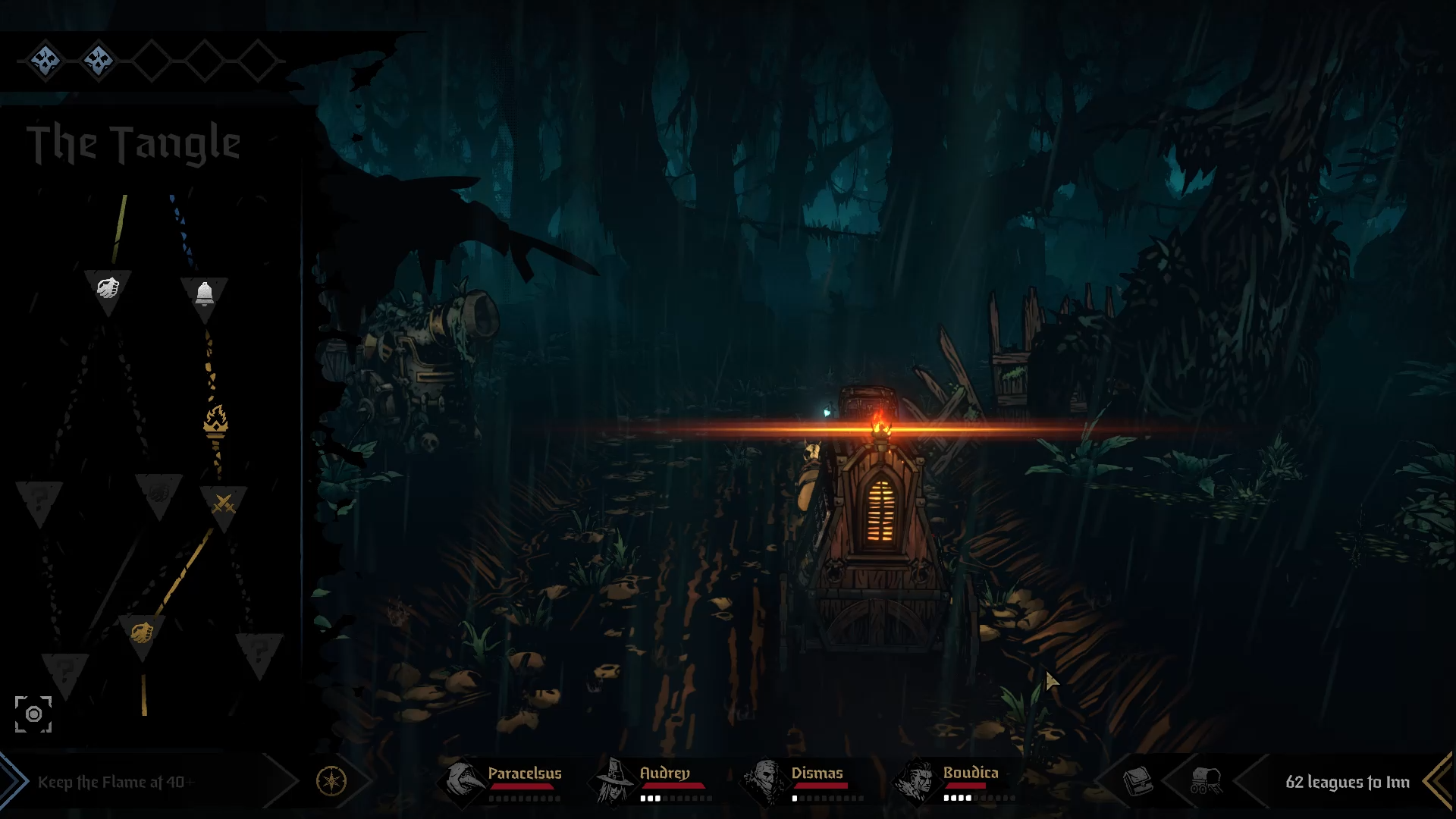Click the crossed swords battle node
This screenshot has width=1456, height=819.
[223, 503]
